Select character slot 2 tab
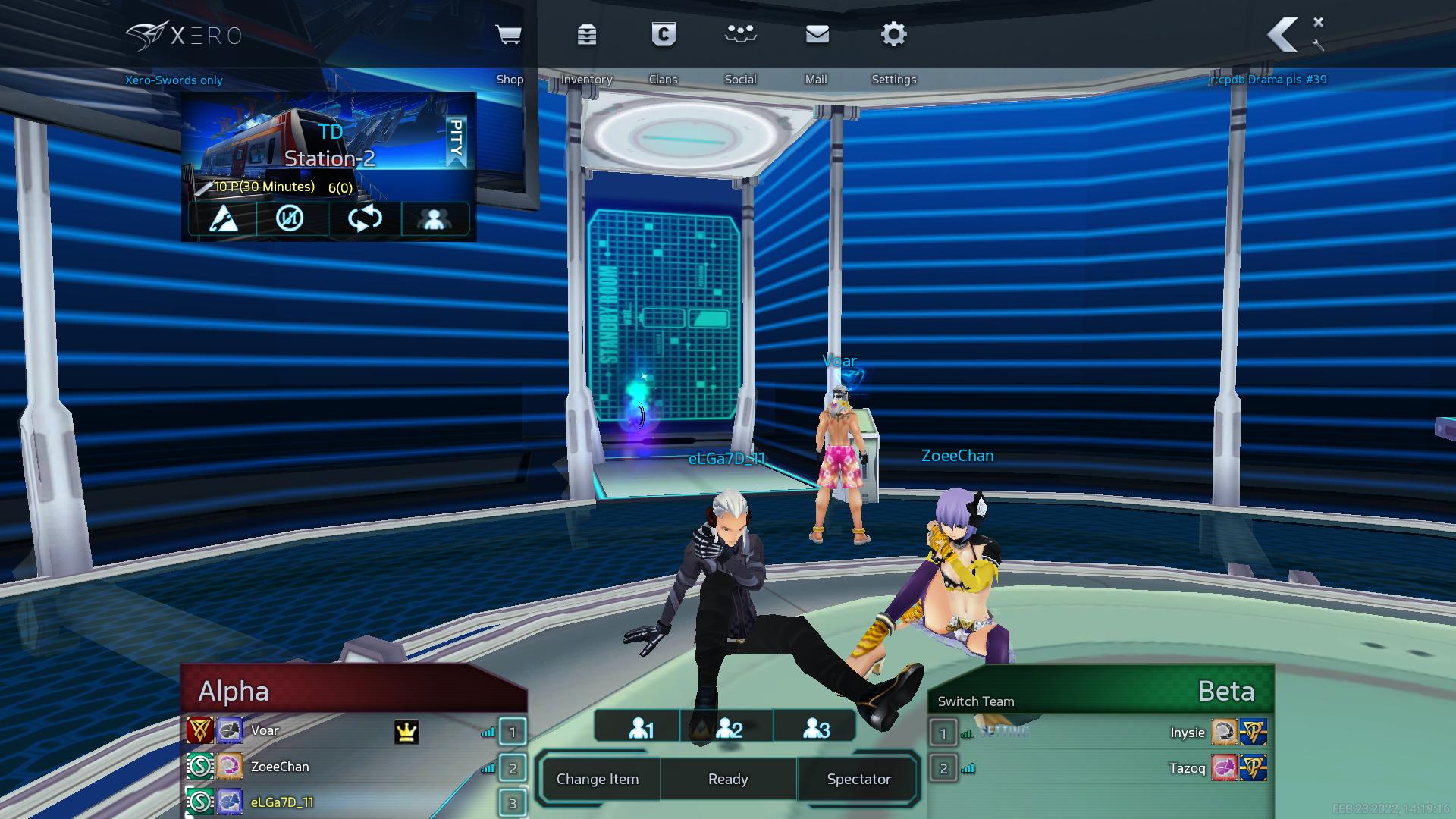The height and width of the screenshot is (819, 1456). [x=728, y=728]
